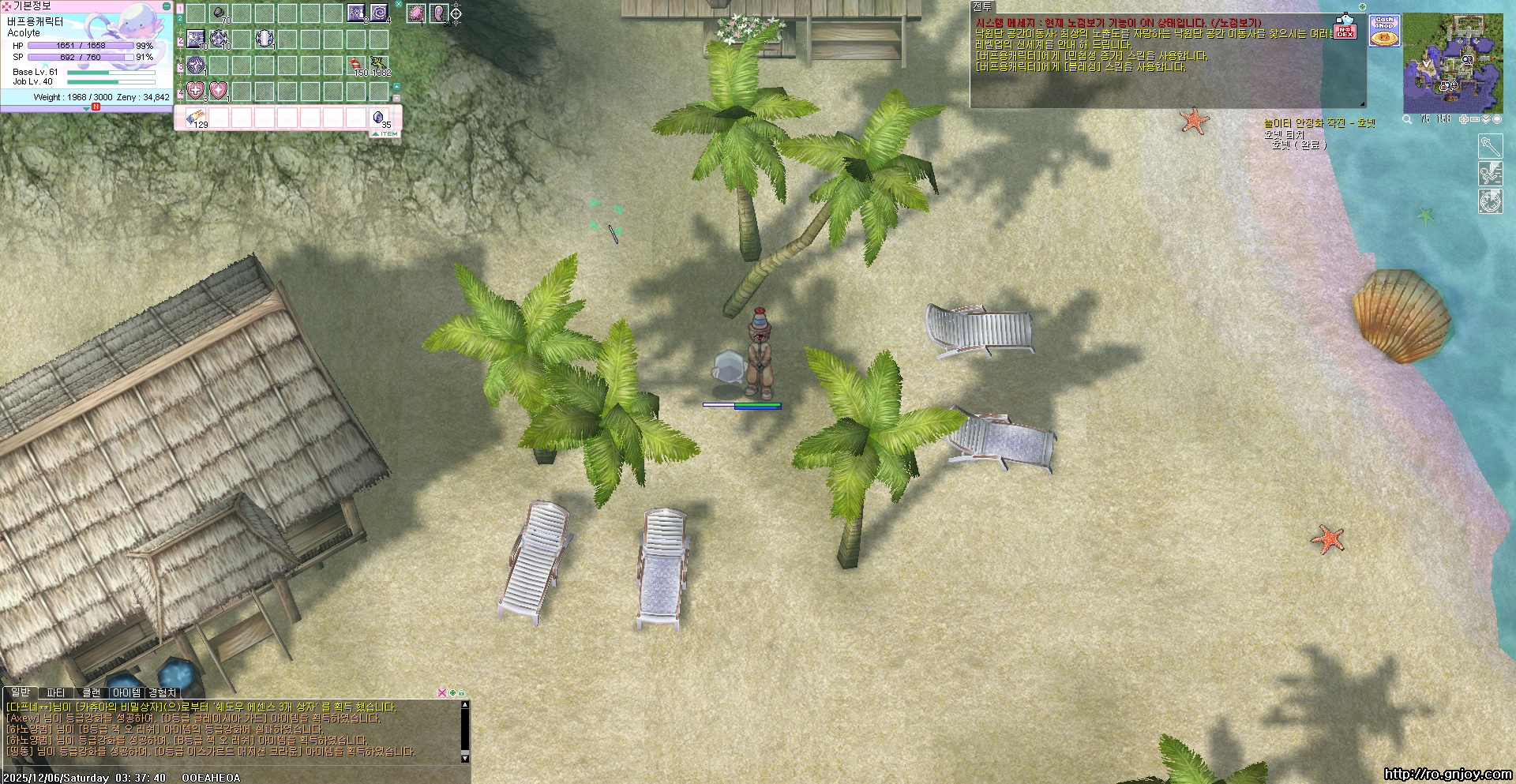Open the Cash Shop

1384,31
